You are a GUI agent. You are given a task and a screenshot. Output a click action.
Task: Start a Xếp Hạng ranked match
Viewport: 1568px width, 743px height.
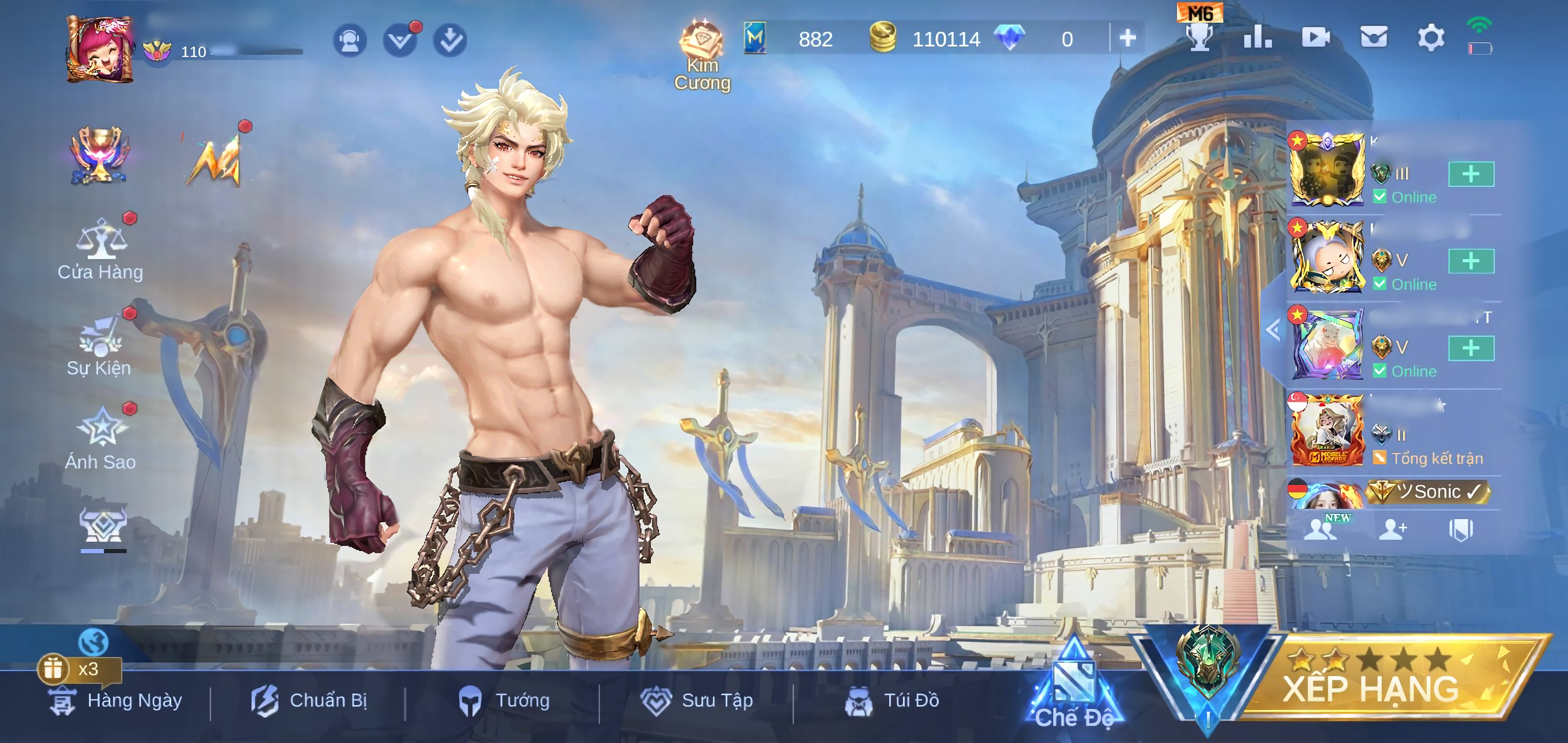[x=1370, y=685]
